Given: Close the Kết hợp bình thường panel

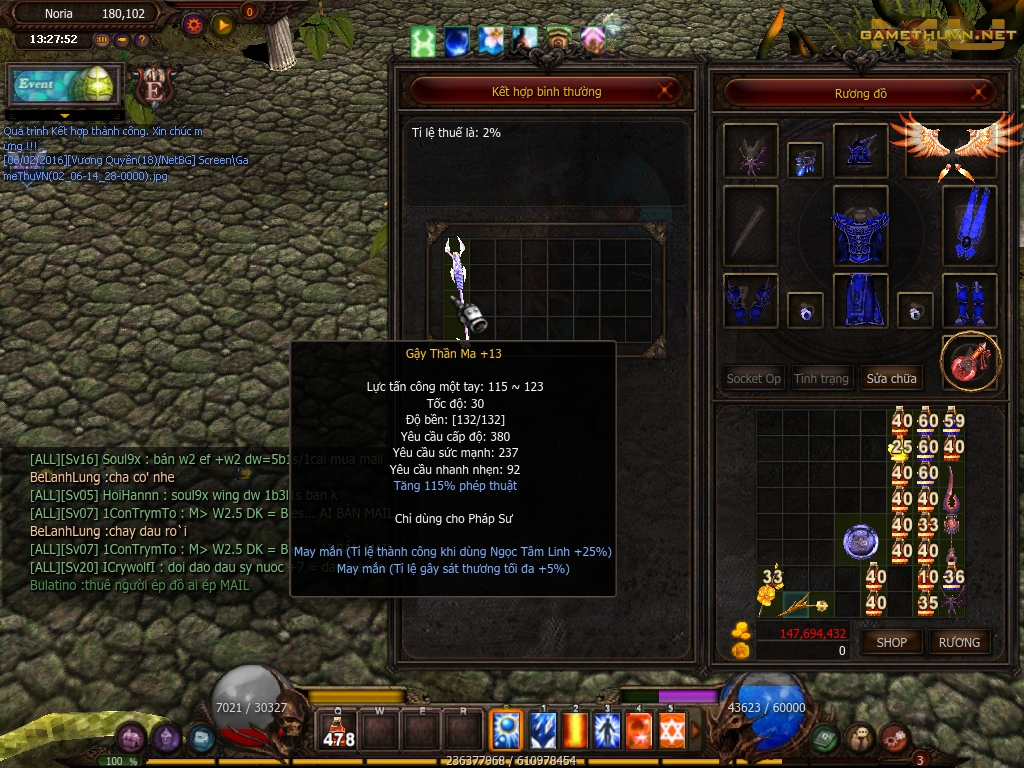Looking at the screenshot, I should 664,92.
